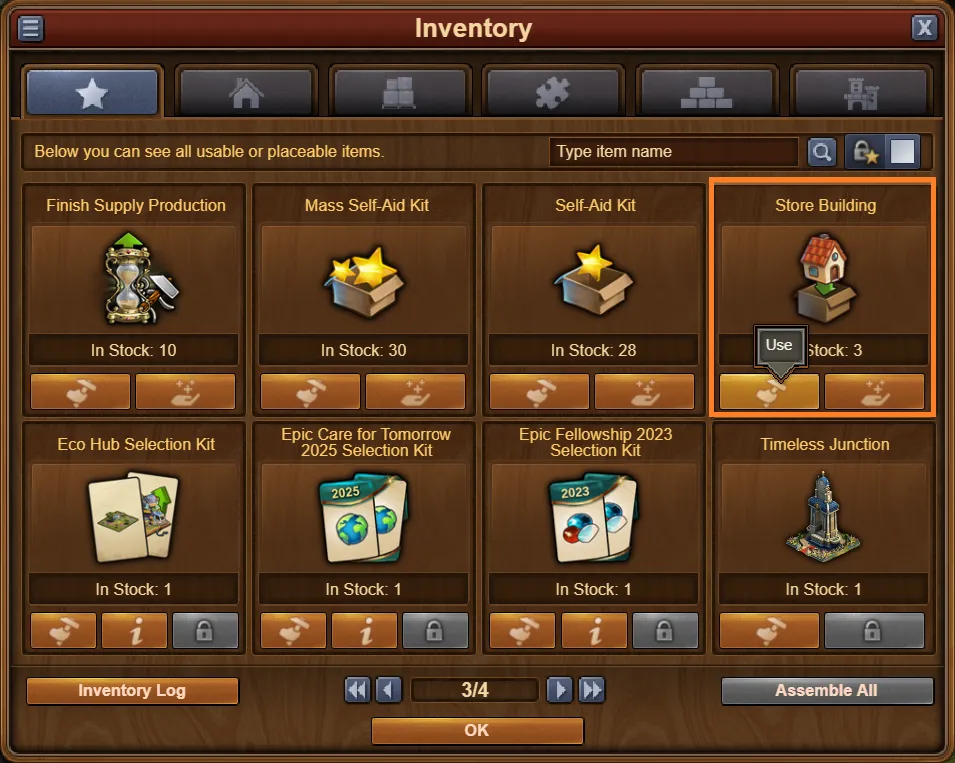This screenshot has width=955, height=763.
Task: Jump to the first inventory page
Action: [357, 690]
